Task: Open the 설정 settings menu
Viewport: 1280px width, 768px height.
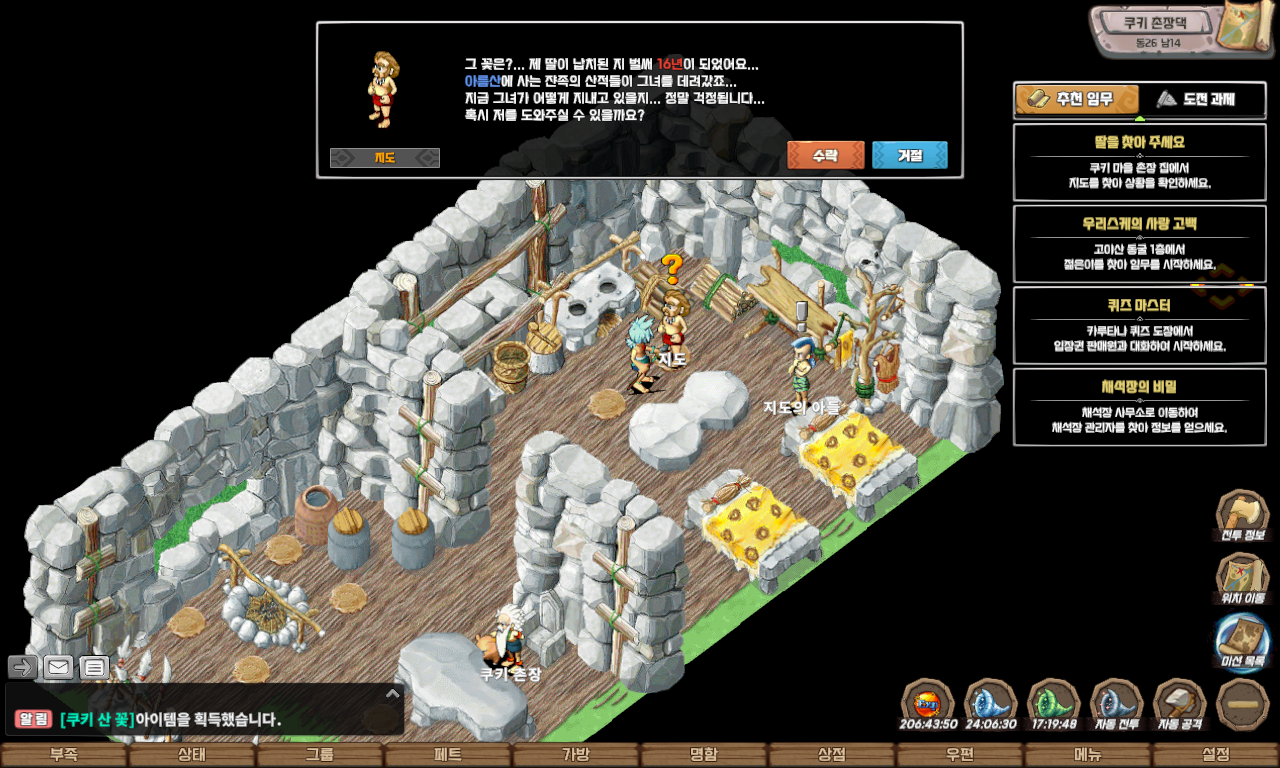Action: pyautogui.click(x=1216, y=755)
